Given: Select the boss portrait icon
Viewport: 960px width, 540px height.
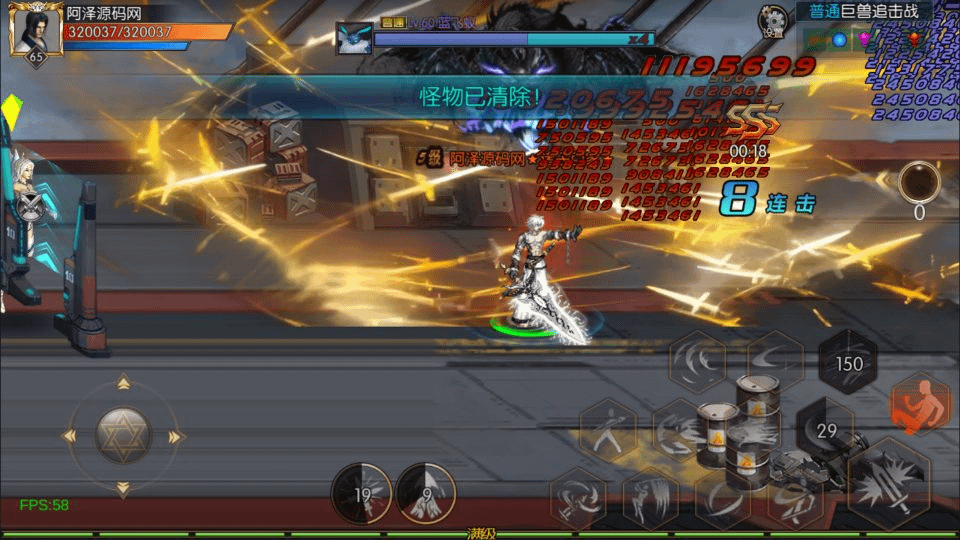Looking at the screenshot, I should click(353, 38).
